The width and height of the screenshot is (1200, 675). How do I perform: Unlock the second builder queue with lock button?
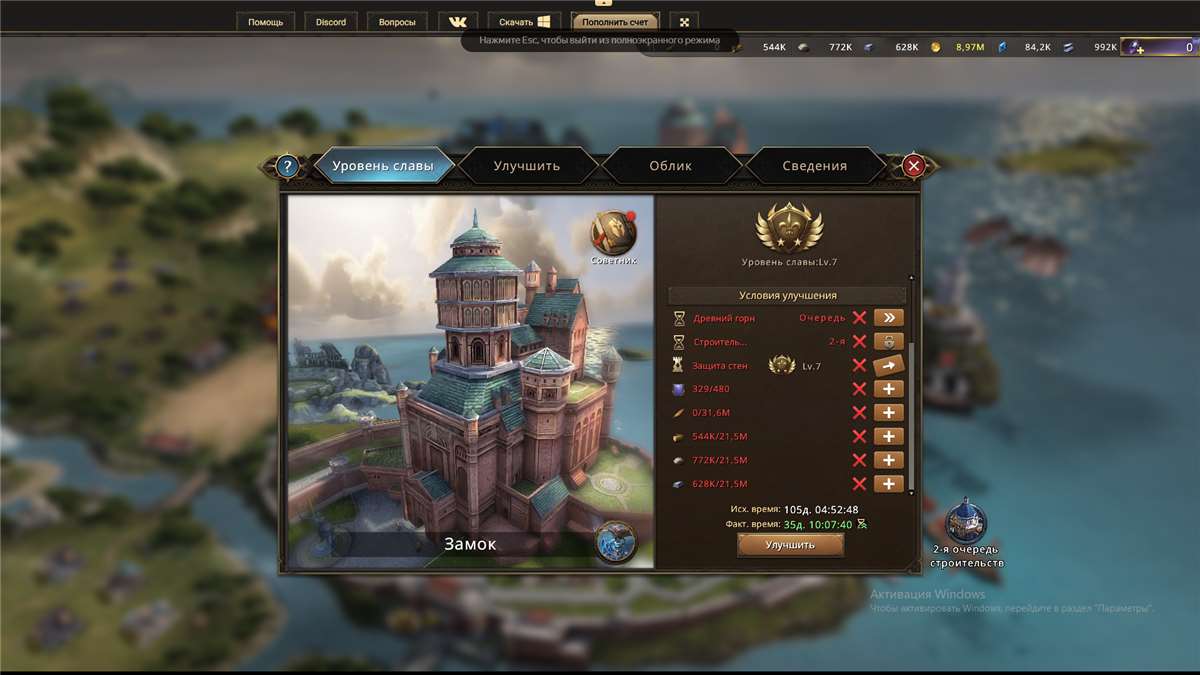888,342
